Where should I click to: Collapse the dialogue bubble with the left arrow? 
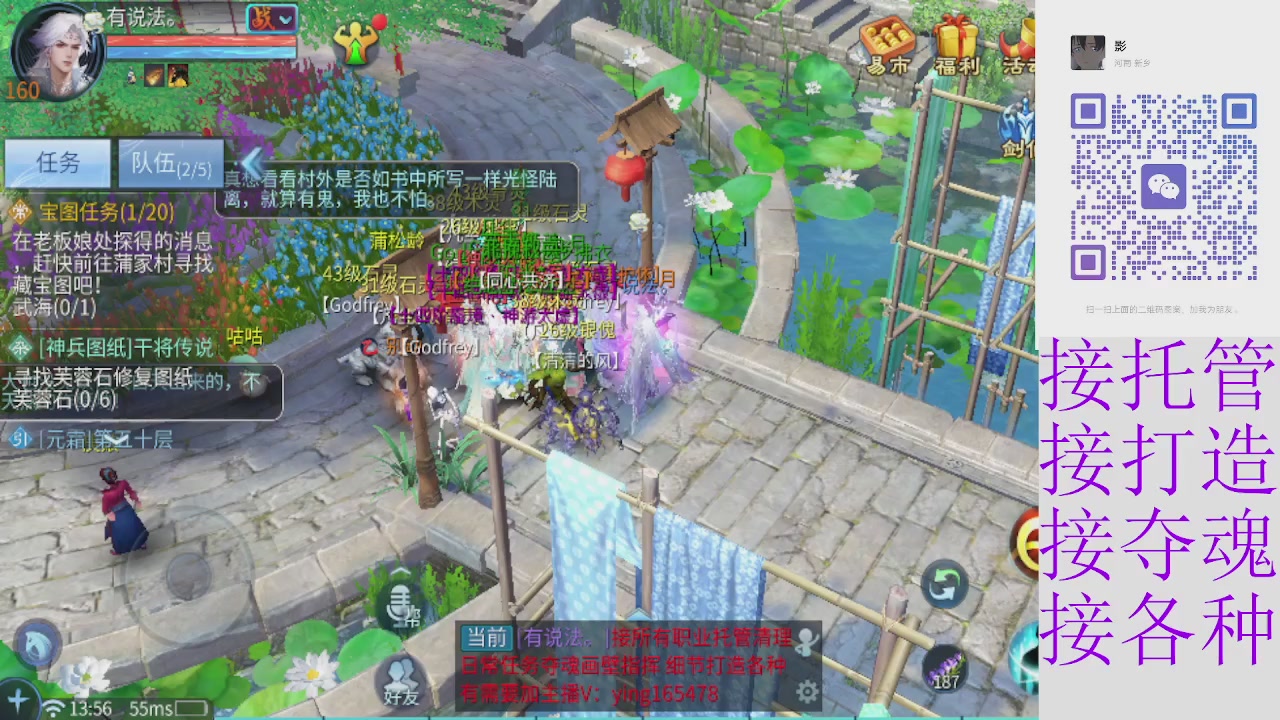[x=250, y=165]
